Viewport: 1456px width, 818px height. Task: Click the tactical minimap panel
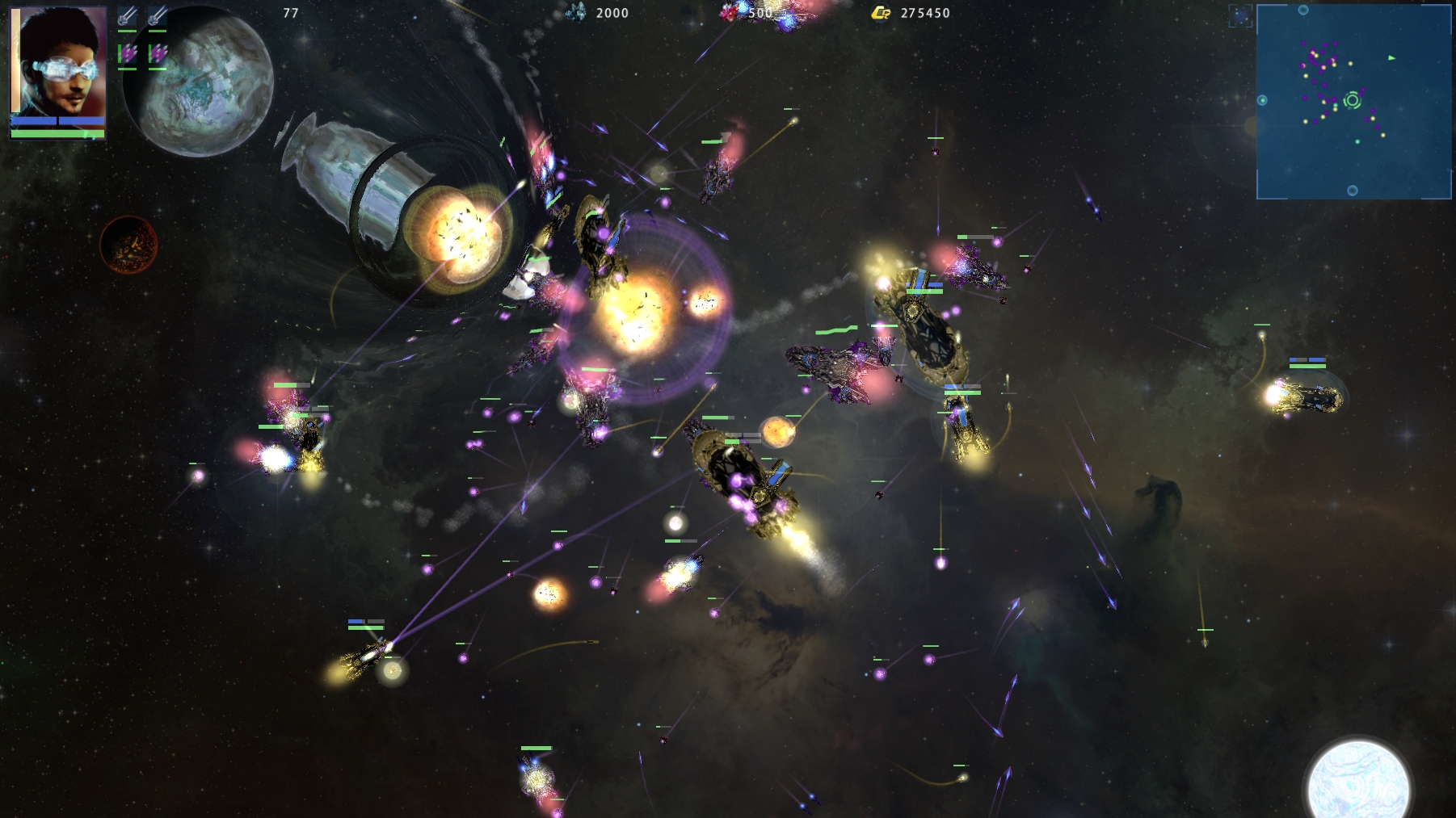(x=1353, y=102)
